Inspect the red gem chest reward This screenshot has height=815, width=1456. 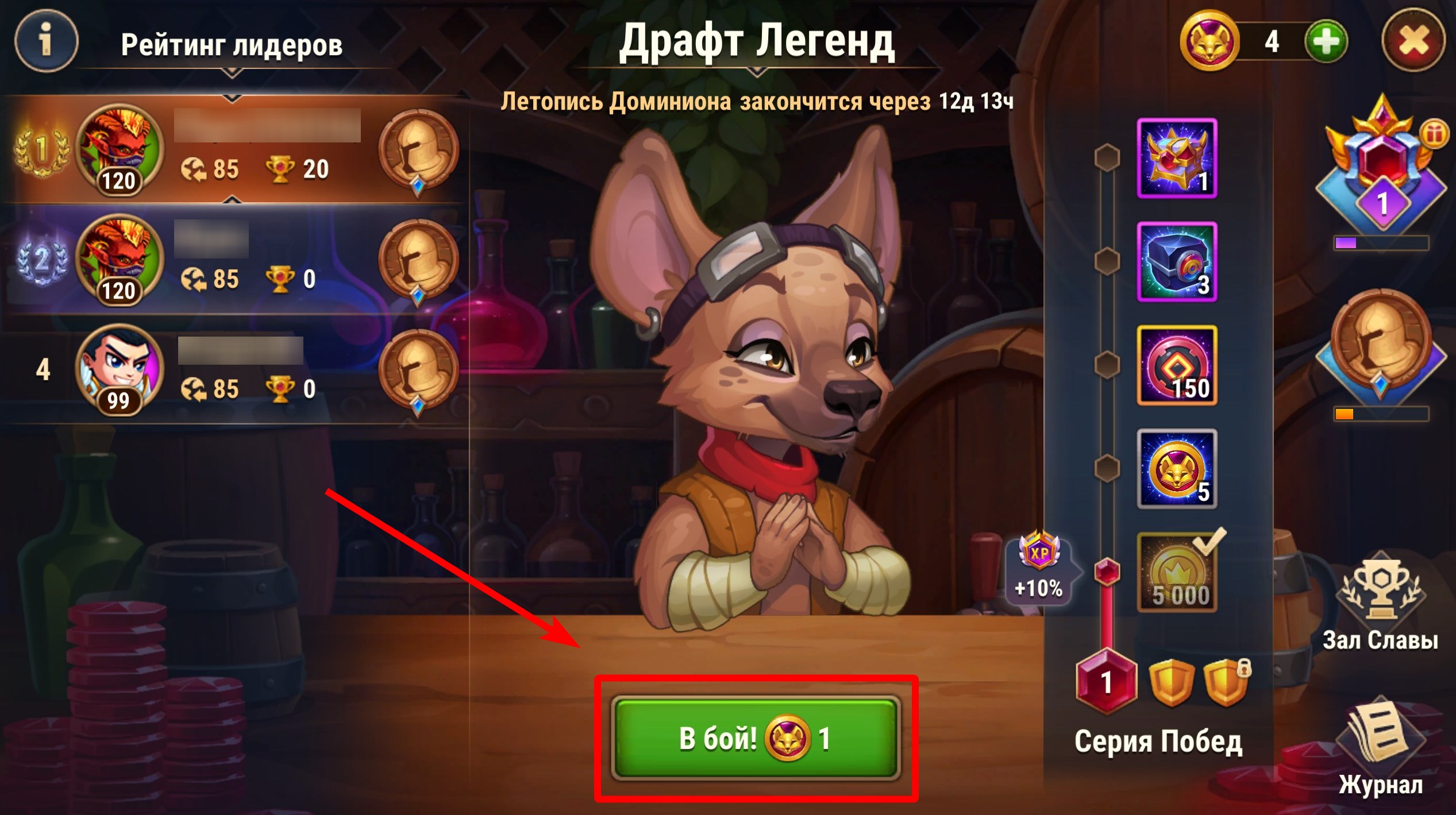(x=1177, y=159)
